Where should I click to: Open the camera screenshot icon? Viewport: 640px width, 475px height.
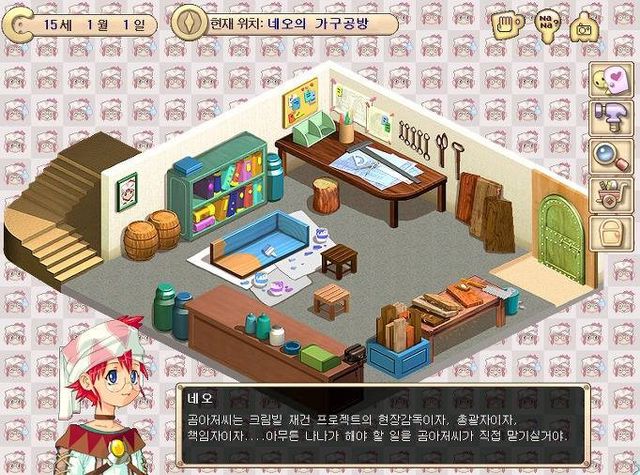coord(582,26)
